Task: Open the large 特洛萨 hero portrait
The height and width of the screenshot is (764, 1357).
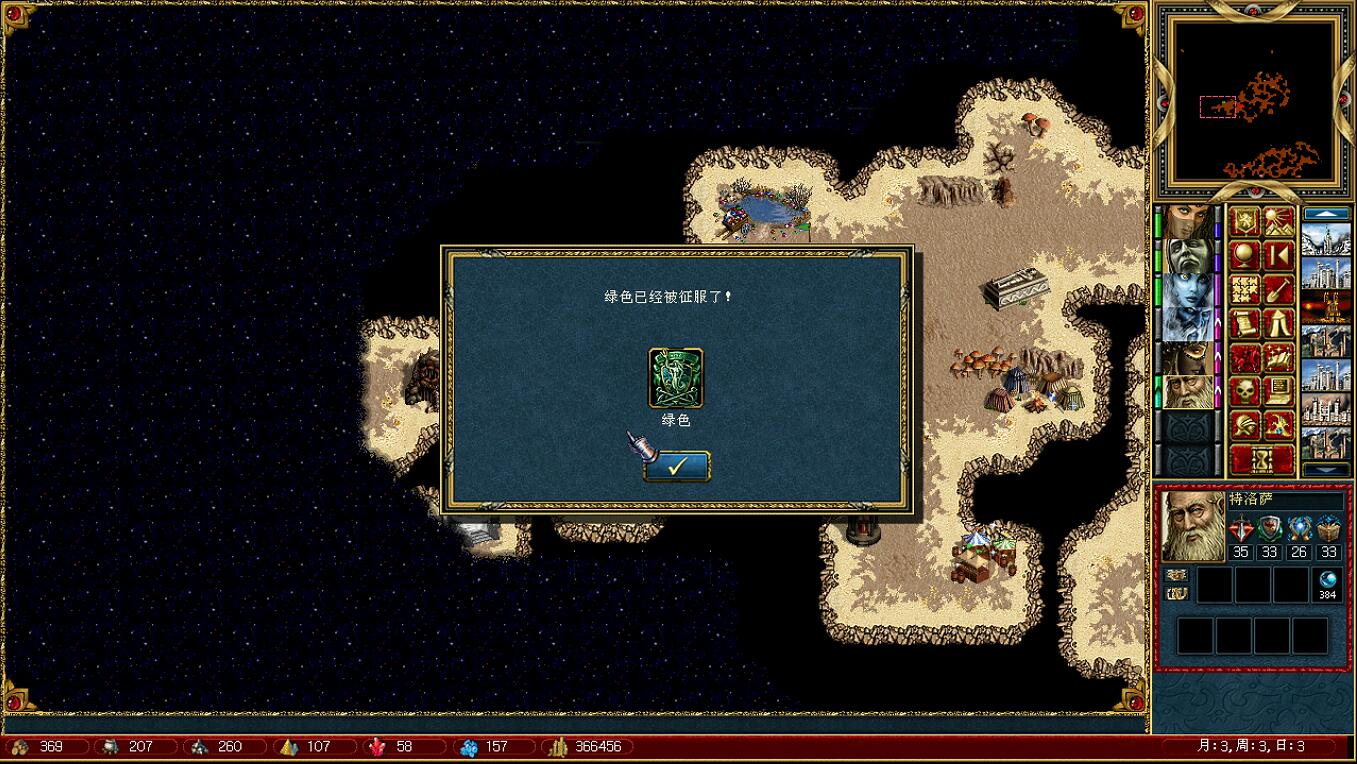Action: click(x=1193, y=525)
